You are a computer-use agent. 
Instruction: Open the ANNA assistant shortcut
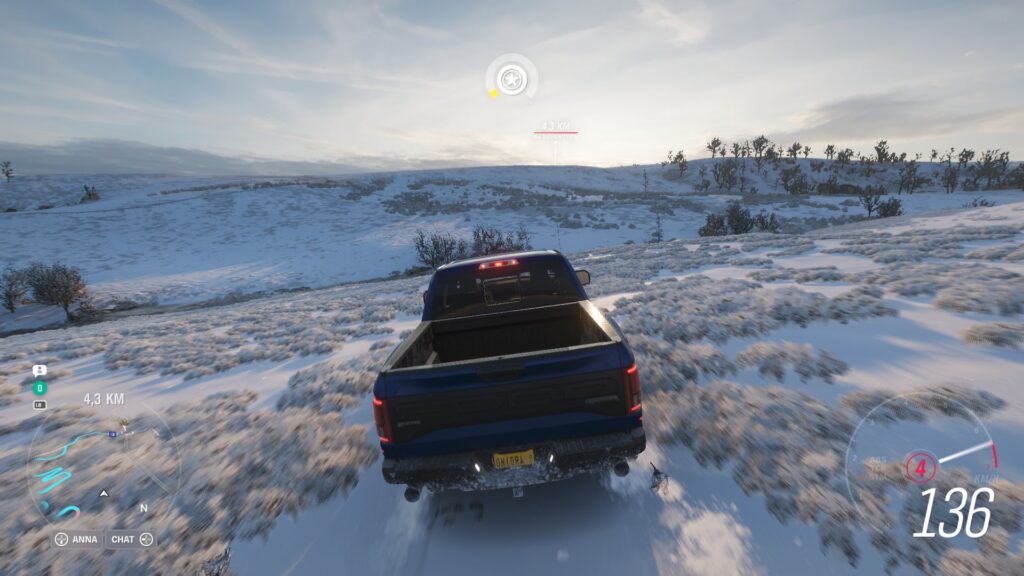(x=77, y=539)
